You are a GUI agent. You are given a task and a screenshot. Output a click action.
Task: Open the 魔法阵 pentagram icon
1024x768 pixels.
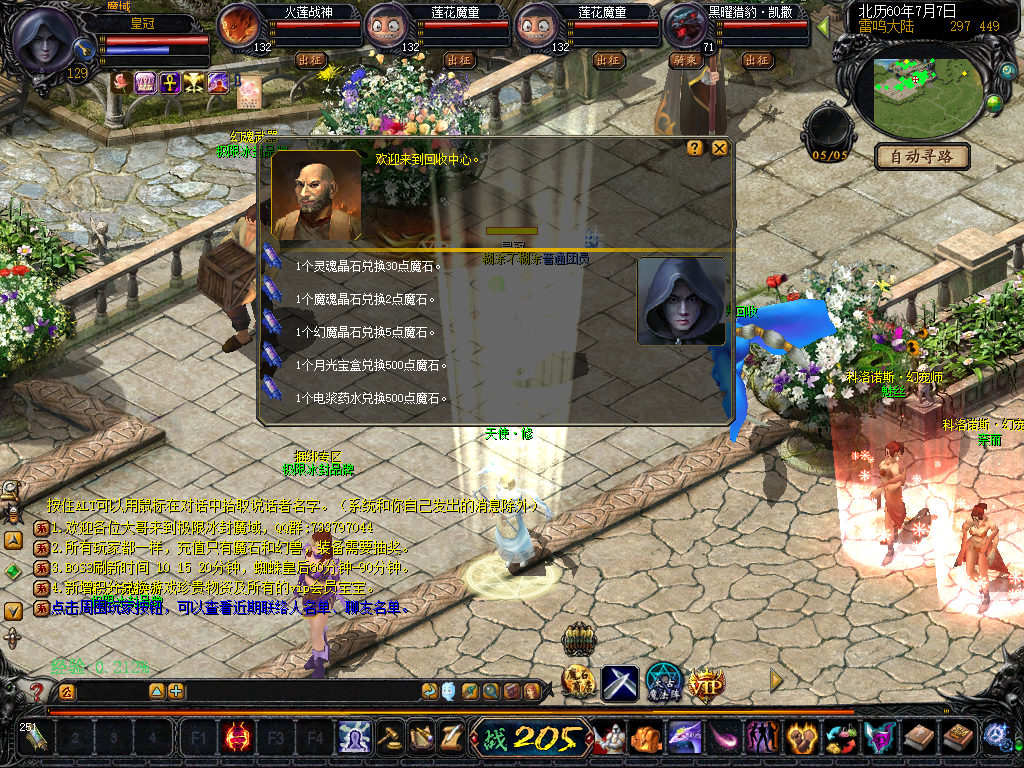click(x=663, y=682)
